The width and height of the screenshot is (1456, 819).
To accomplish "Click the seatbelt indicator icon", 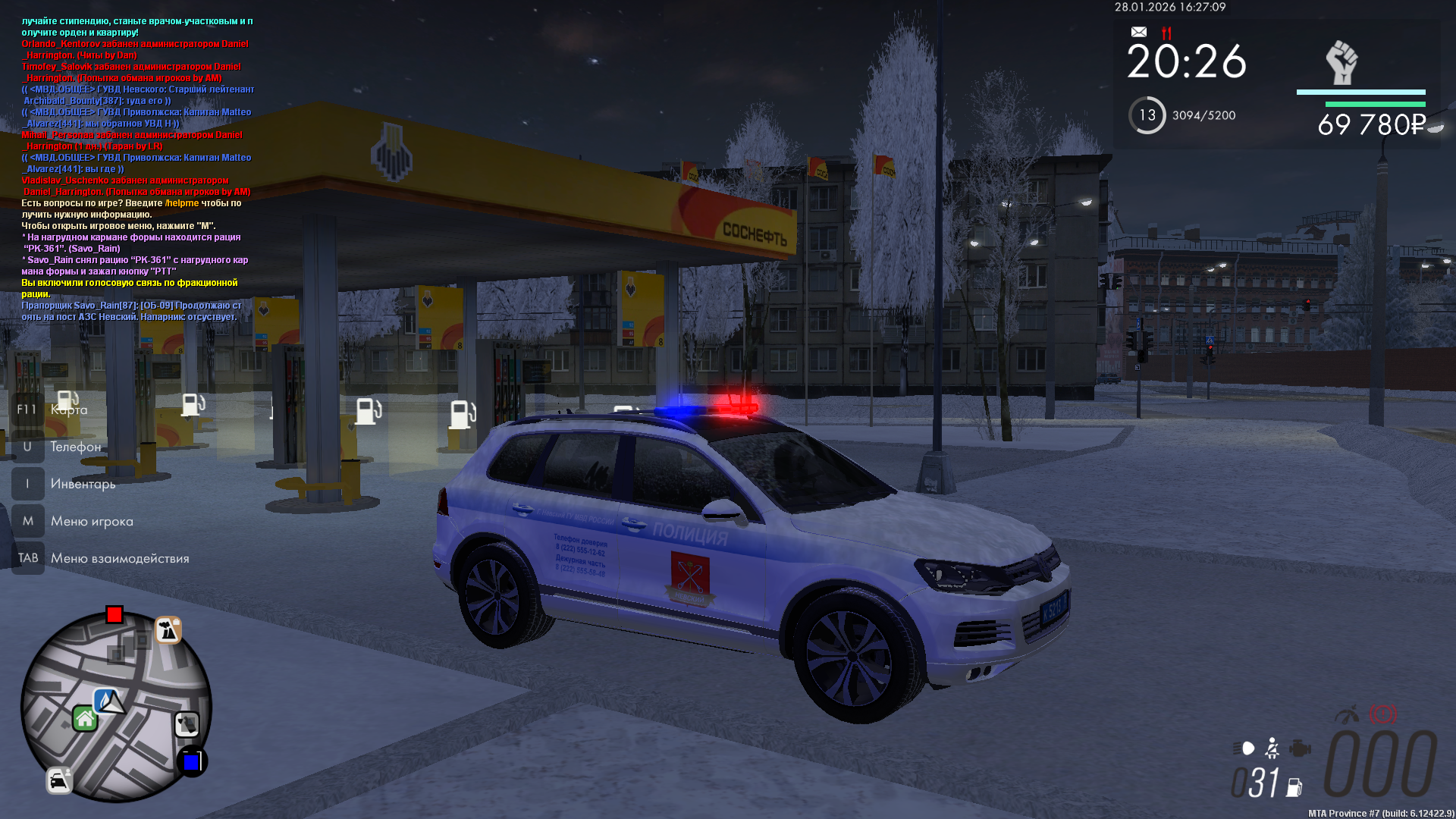I will [x=1272, y=748].
